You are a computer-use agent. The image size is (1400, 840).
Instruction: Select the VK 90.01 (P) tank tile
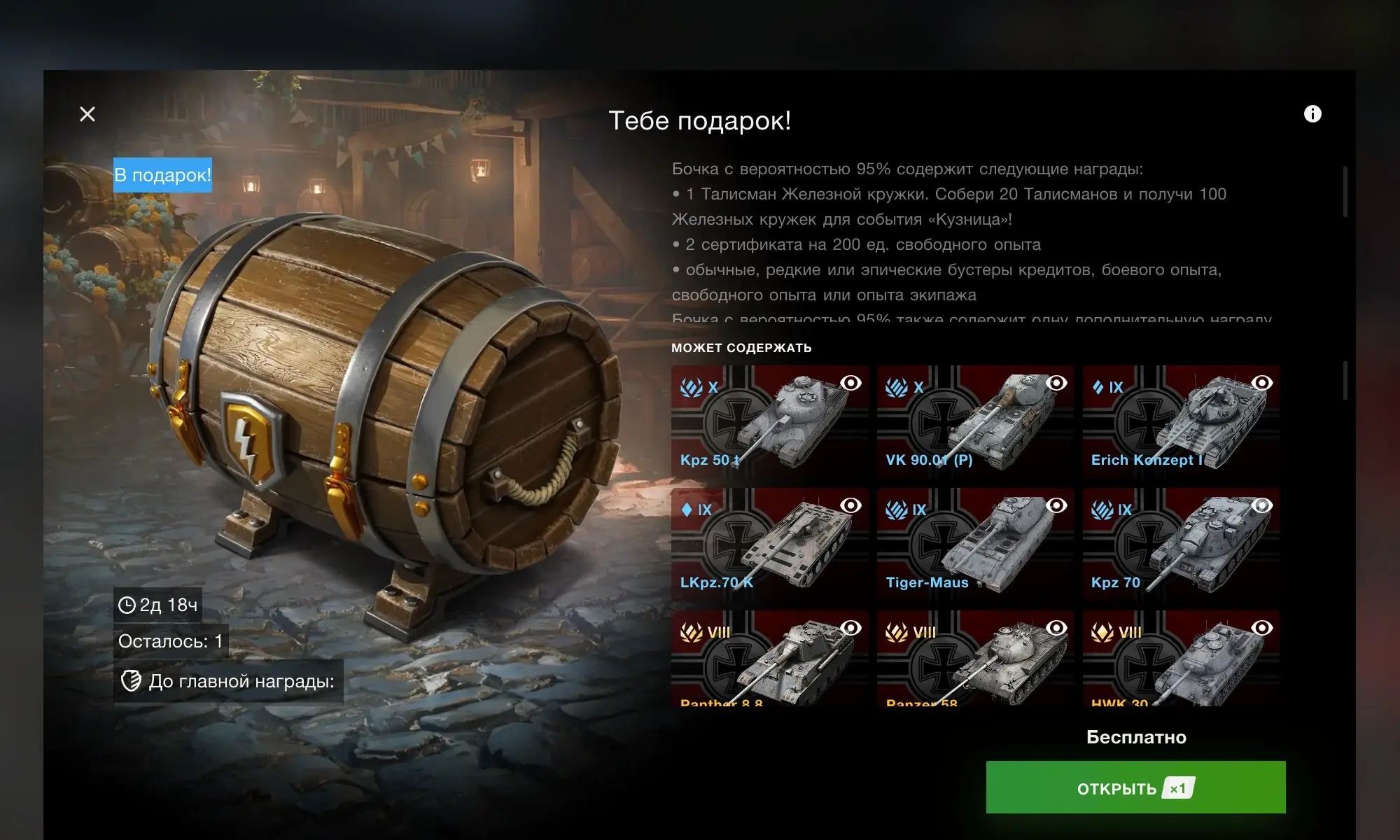click(974, 422)
